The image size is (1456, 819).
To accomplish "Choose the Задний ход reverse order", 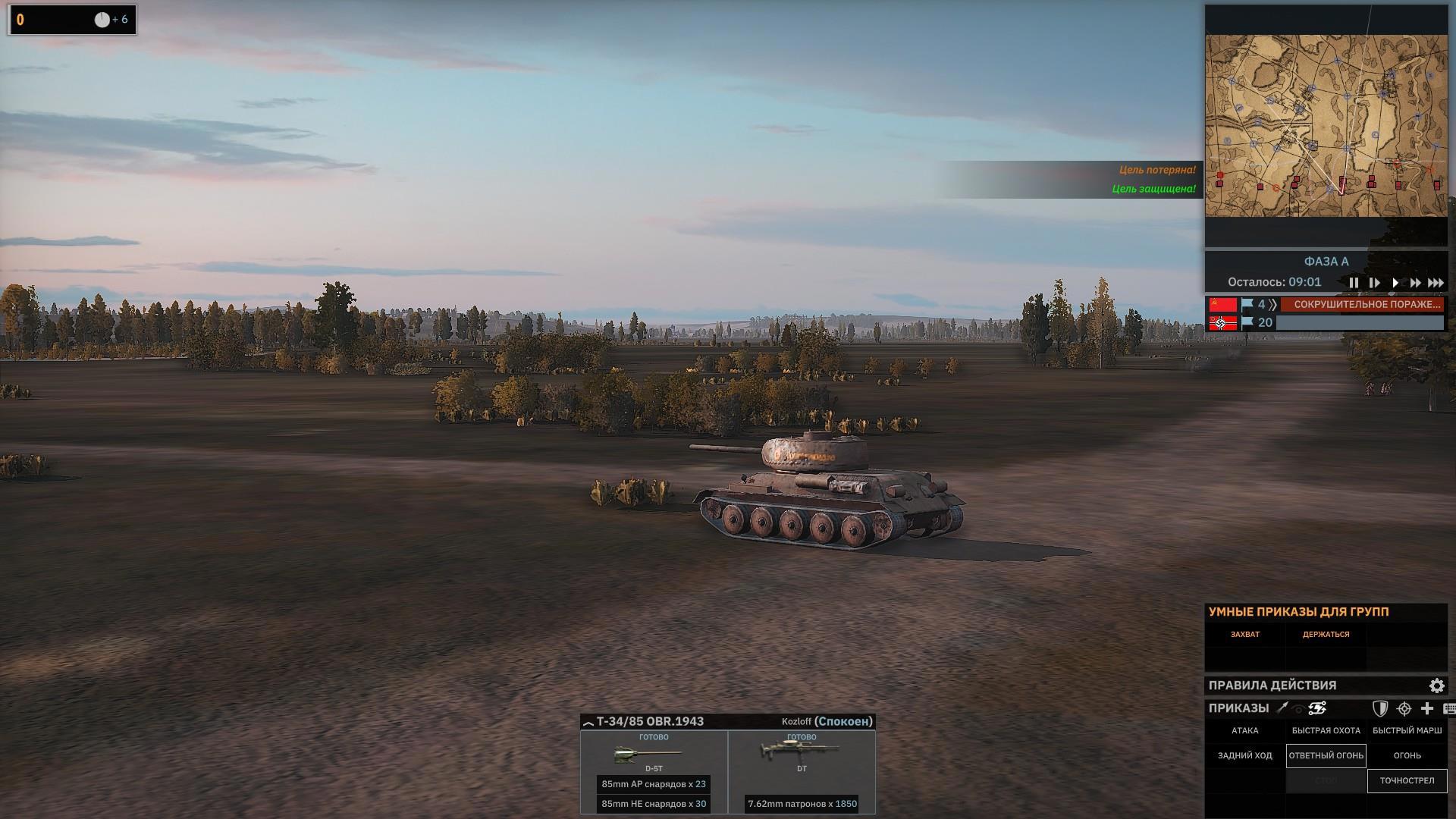I will coord(1244,756).
